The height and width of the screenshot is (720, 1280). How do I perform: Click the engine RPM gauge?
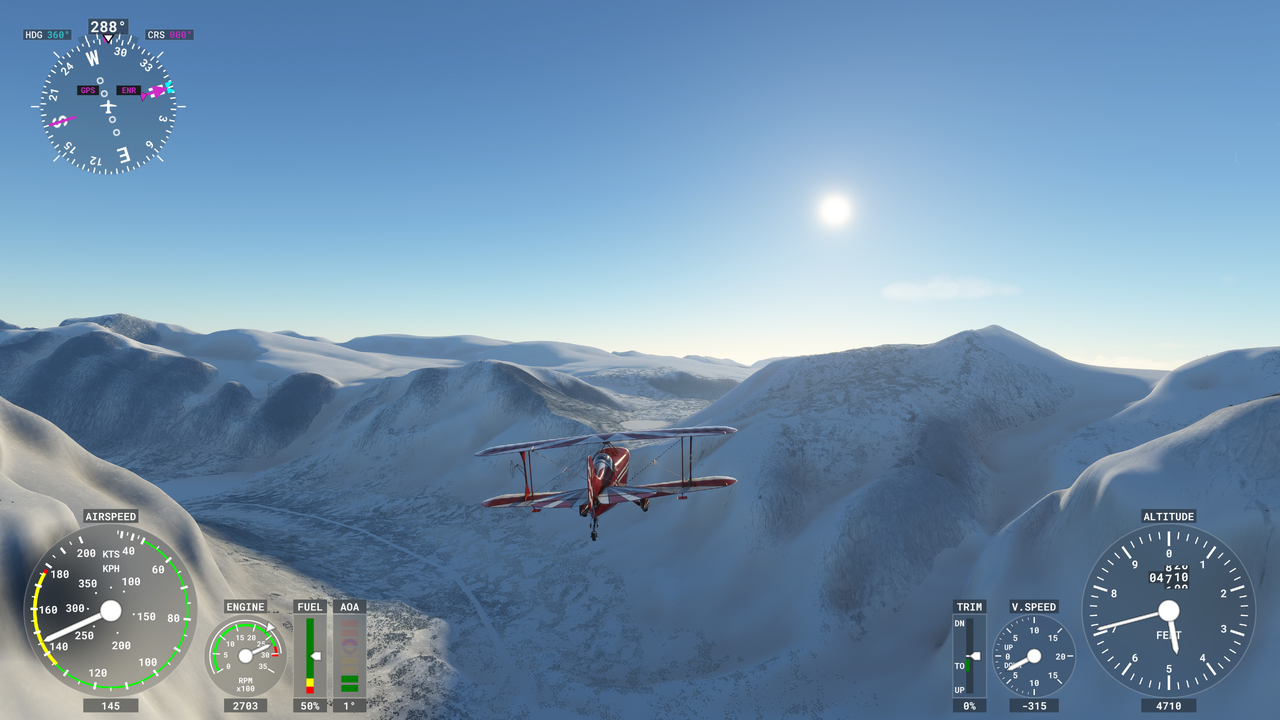(246, 655)
